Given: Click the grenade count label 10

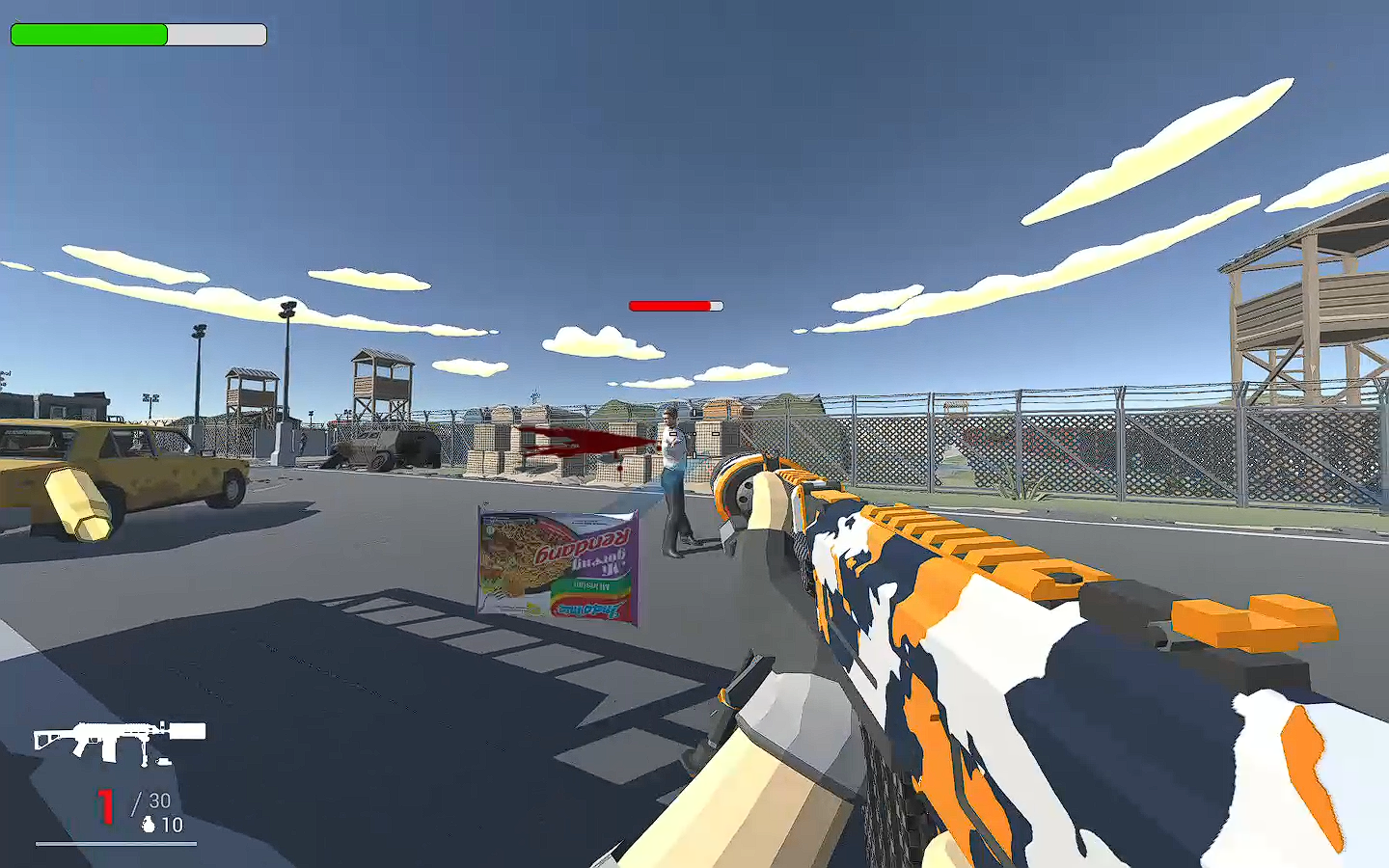Looking at the screenshot, I should pyautogui.click(x=173, y=825).
